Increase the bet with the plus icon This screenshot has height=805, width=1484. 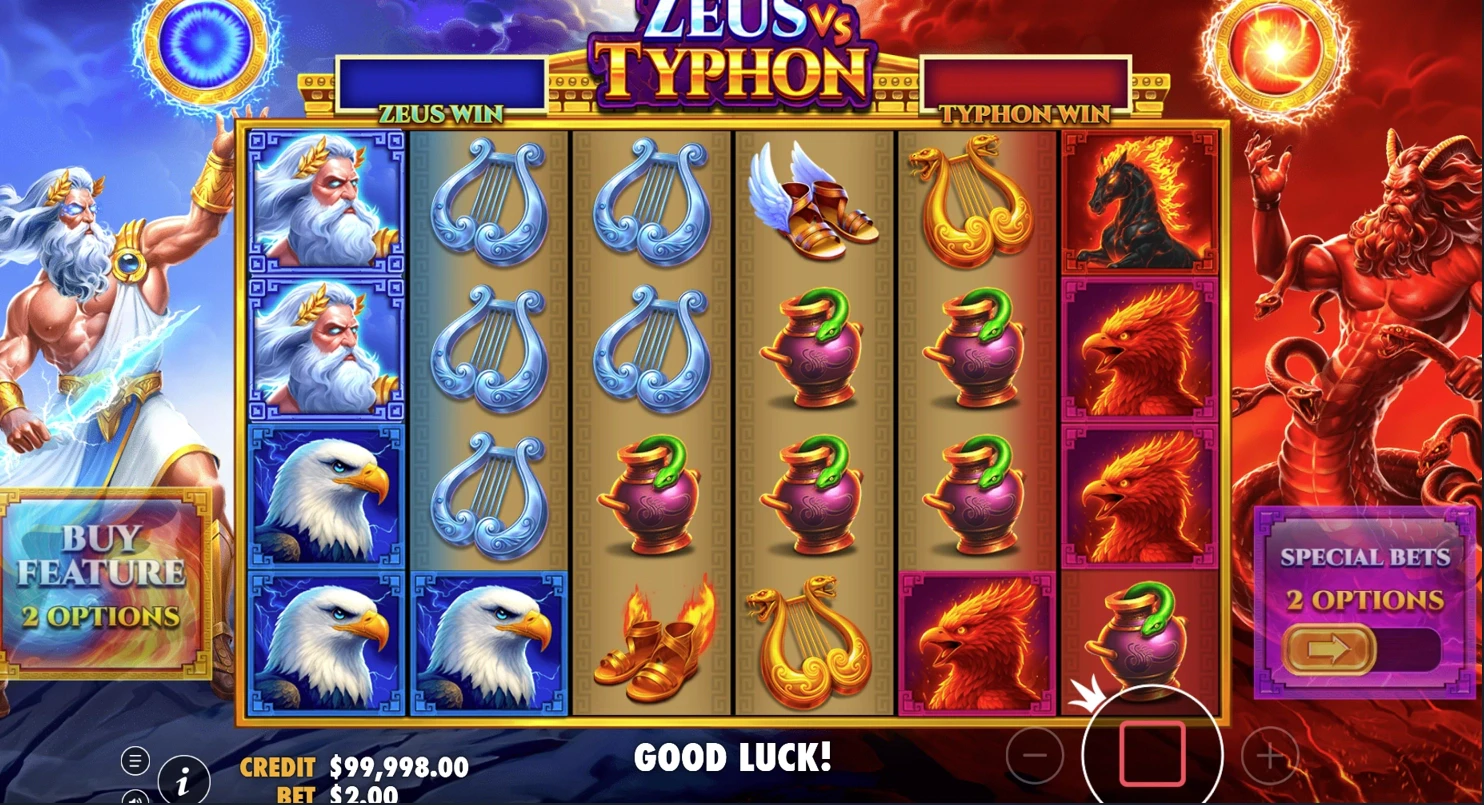pyautogui.click(x=1269, y=757)
